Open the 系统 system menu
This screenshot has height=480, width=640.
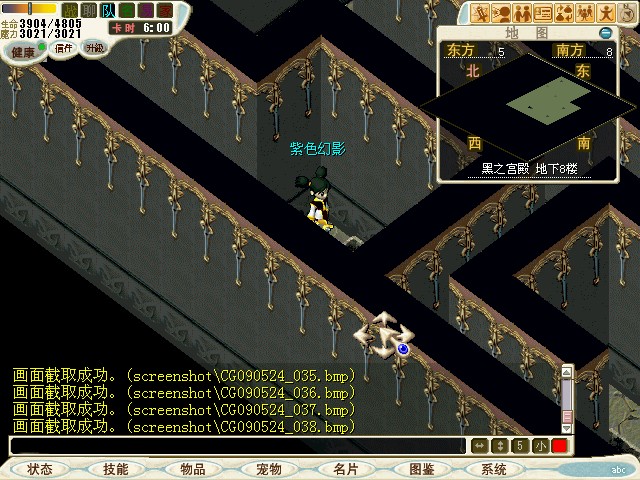tap(494, 469)
